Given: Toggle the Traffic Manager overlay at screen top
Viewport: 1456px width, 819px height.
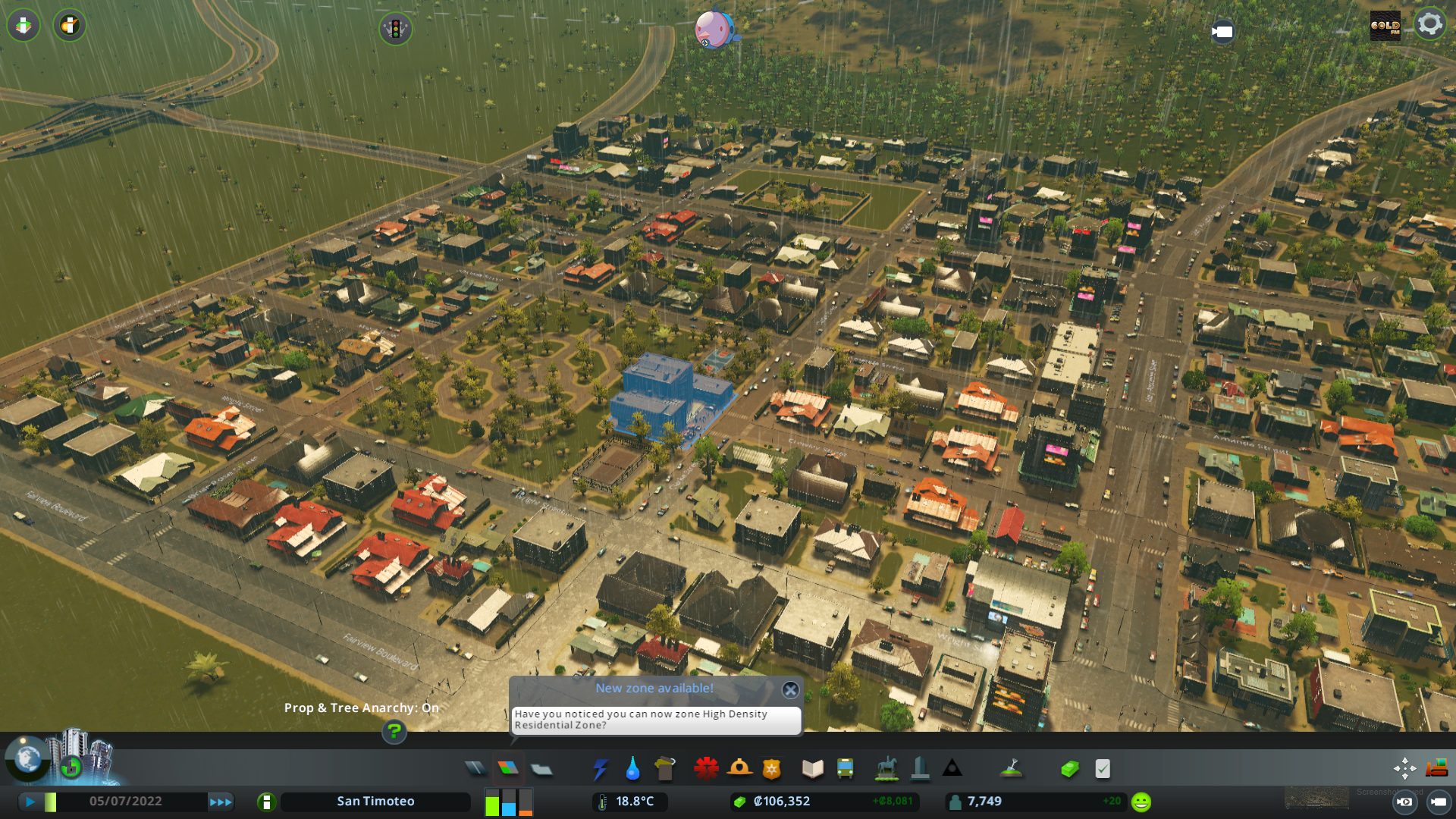Looking at the screenshot, I should pyautogui.click(x=396, y=30).
